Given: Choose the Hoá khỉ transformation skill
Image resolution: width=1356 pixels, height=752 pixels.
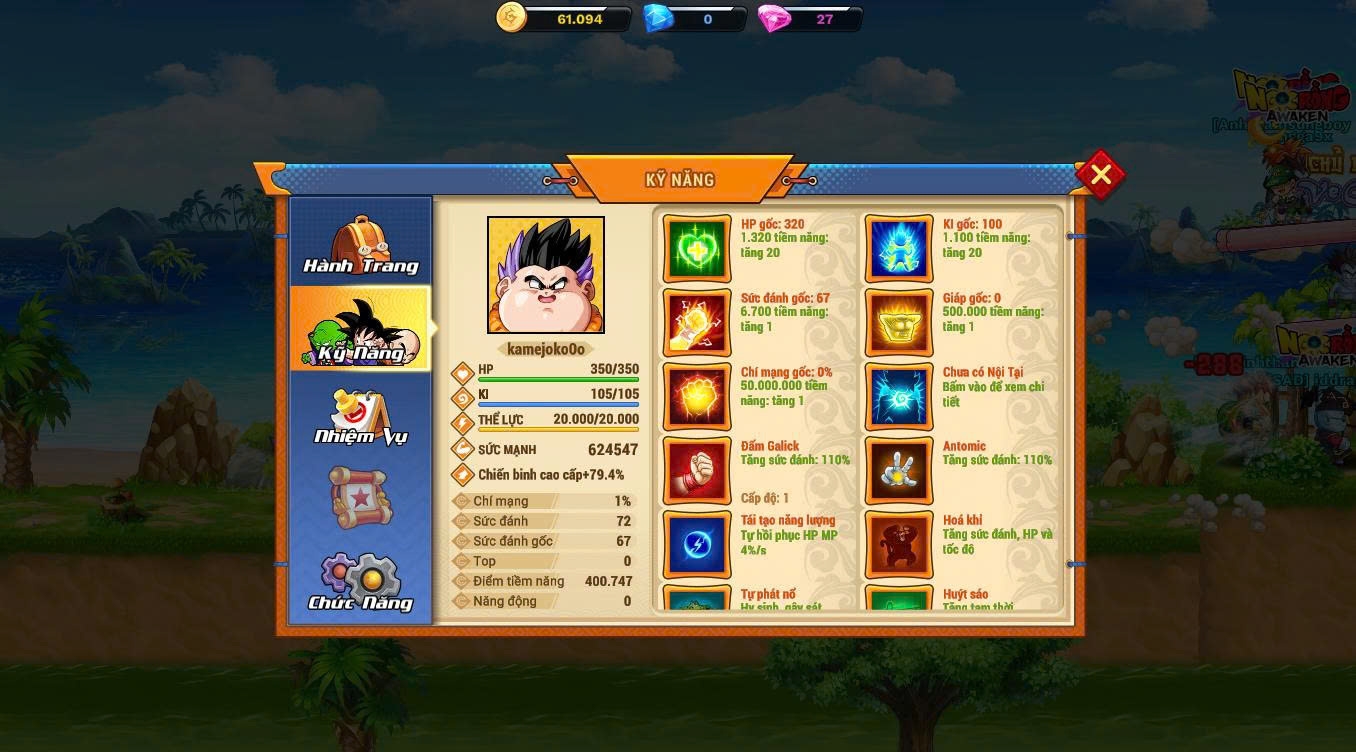Looking at the screenshot, I should pos(898,545).
